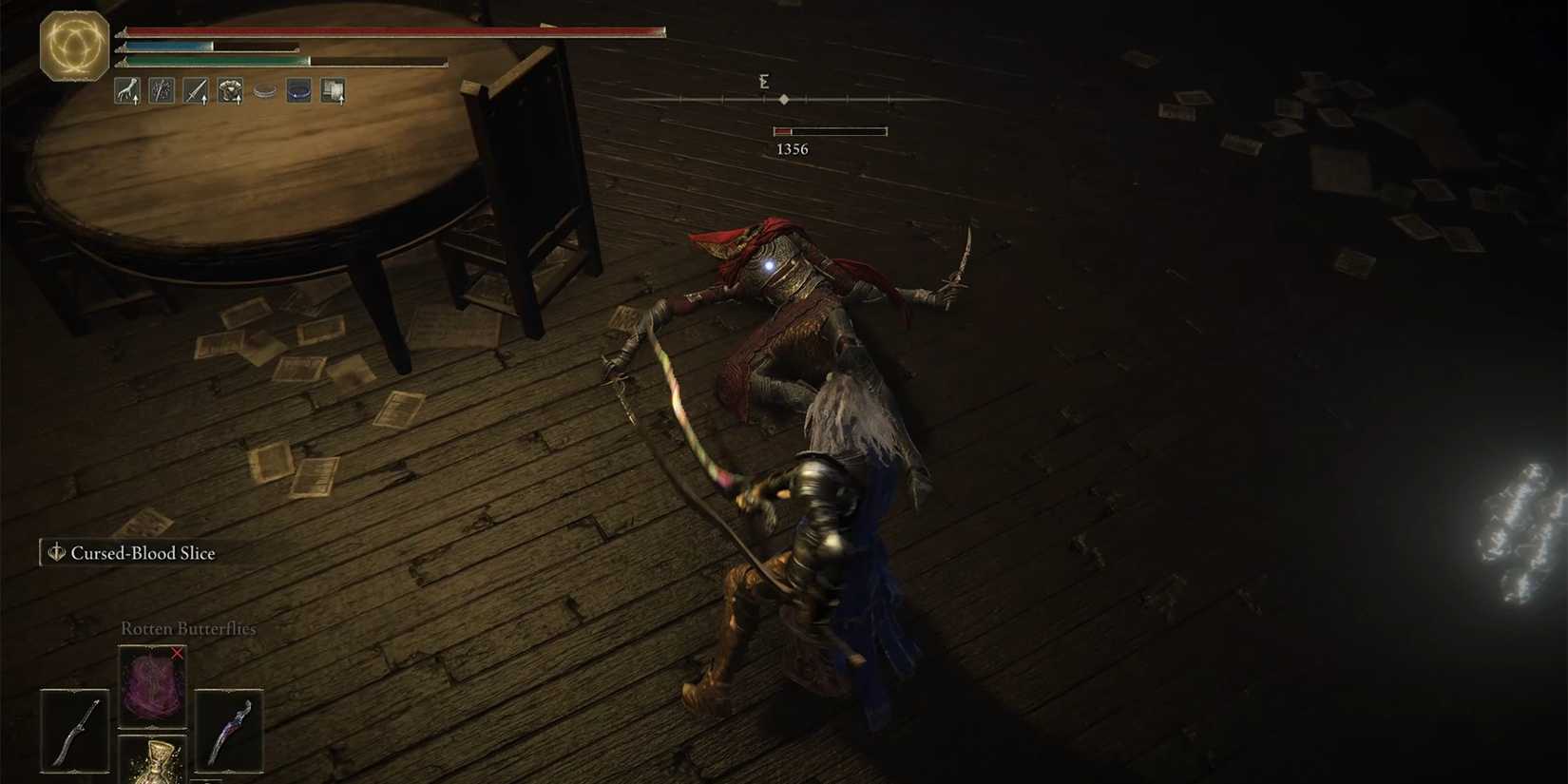Click the silver ring buff icon
This screenshot has width=1568, height=784.
[x=263, y=91]
